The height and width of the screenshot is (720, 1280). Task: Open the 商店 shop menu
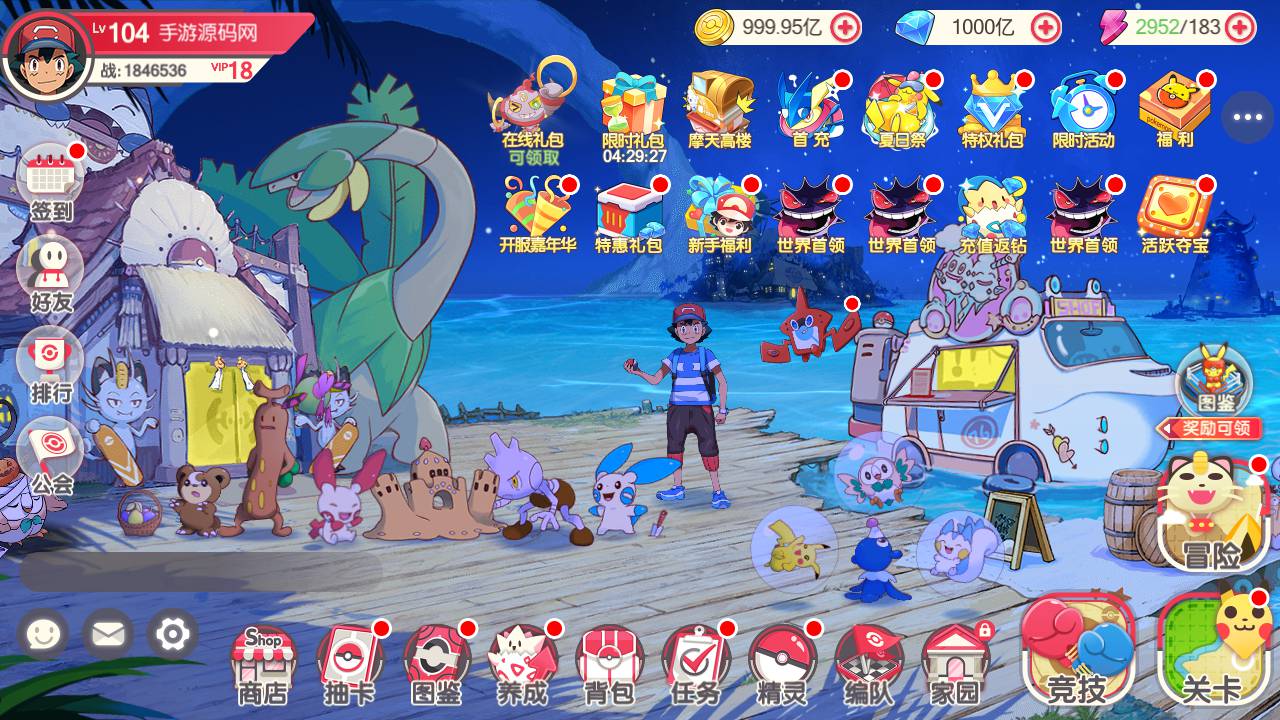coord(263,664)
